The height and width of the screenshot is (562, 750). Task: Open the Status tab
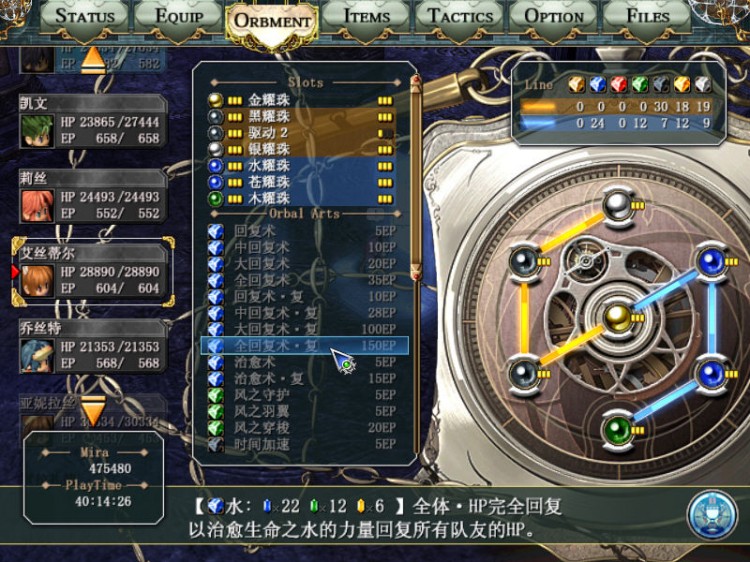[x=85, y=16]
